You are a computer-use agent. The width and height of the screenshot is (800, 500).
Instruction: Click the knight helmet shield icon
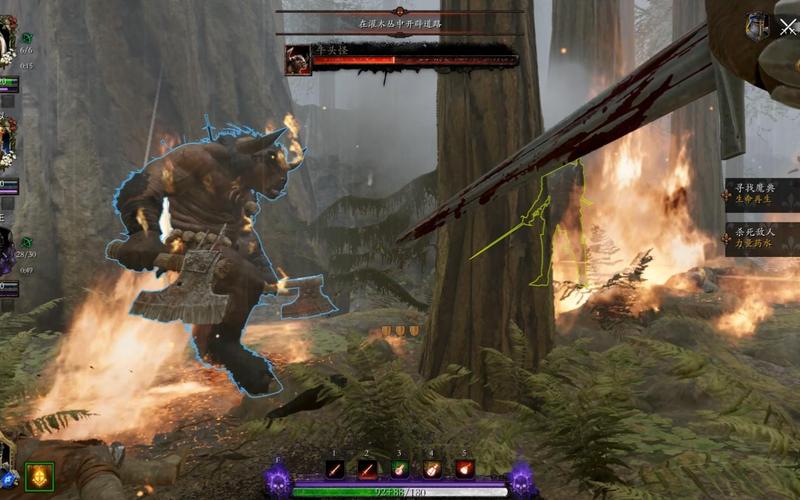[x=757, y=26]
